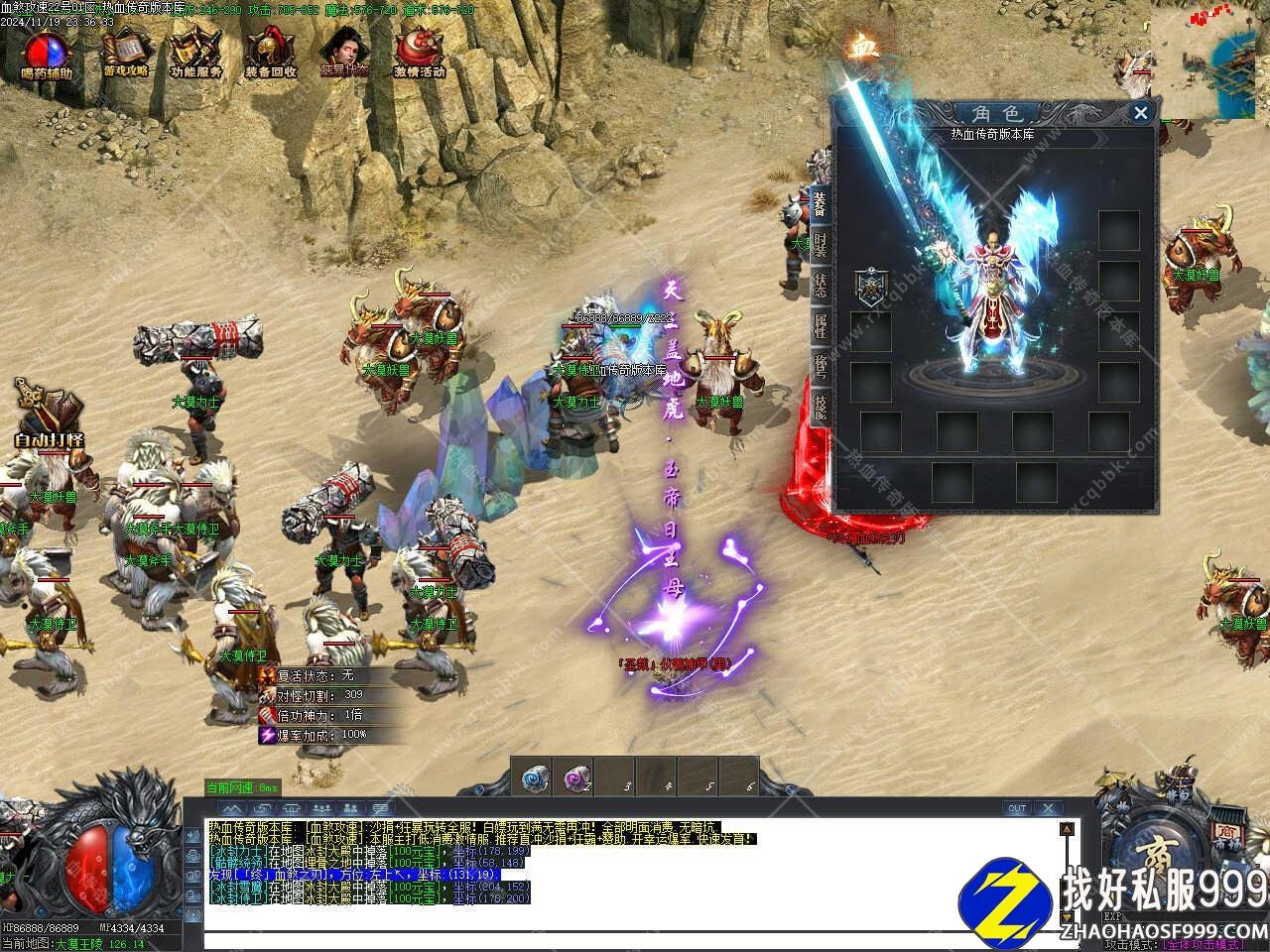The width and height of the screenshot is (1270, 952).
Task: Close the 角色 character panel
Action: (x=1141, y=113)
